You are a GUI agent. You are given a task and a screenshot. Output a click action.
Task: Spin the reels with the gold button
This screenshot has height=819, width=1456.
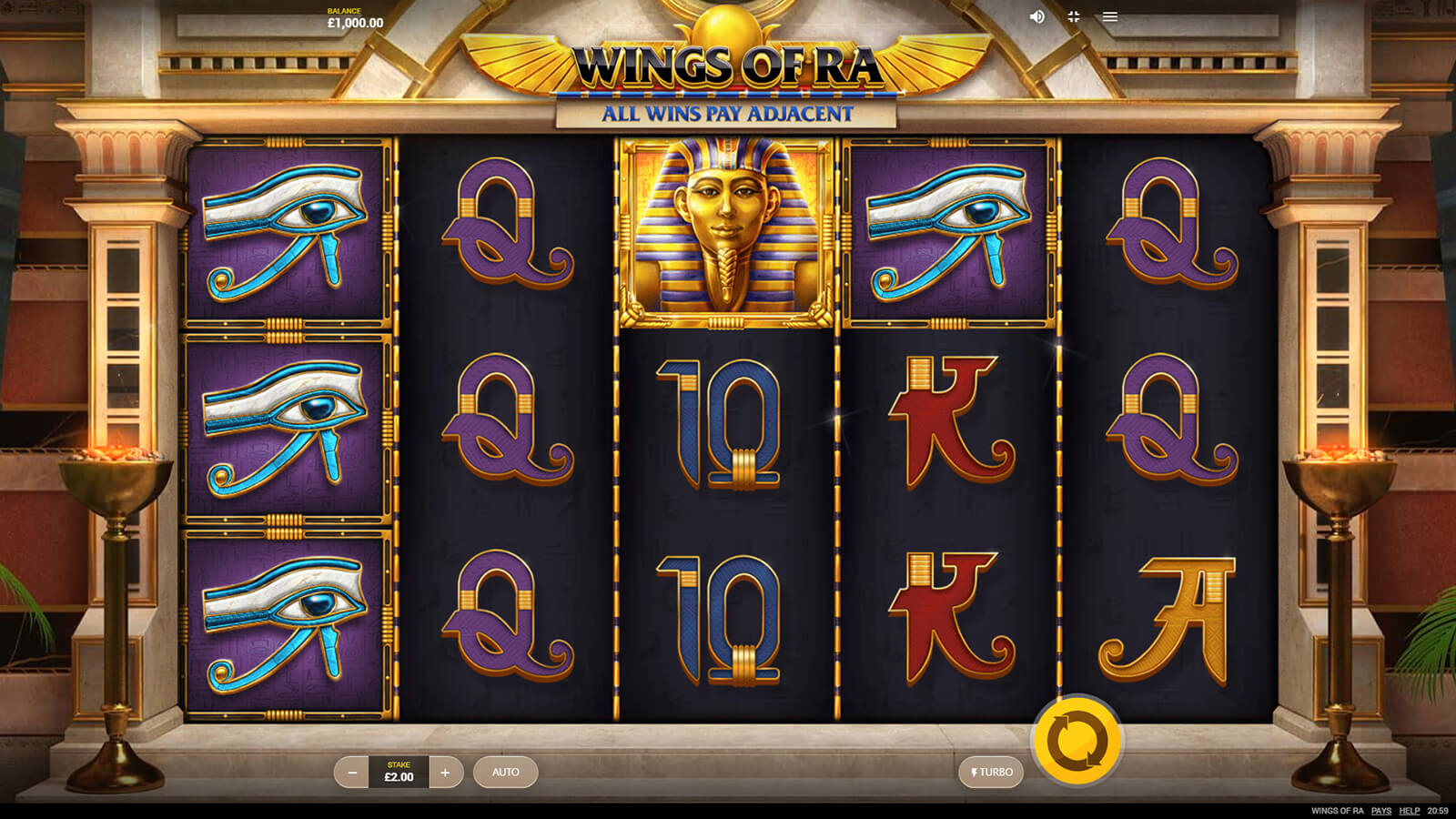[1077, 740]
